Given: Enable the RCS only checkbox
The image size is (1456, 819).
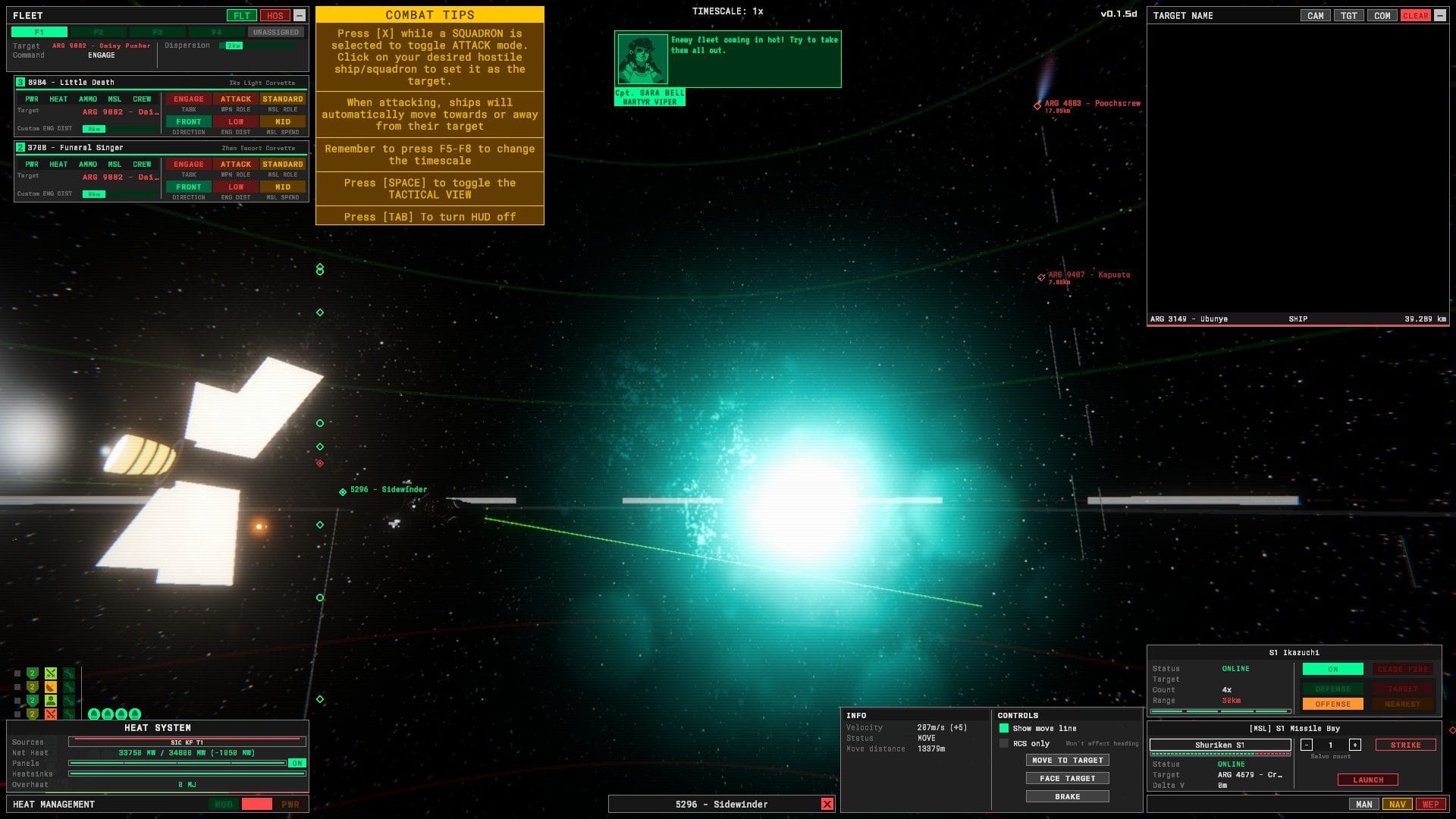Looking at the screenshot, I should pyautogui.click(x=1004, y=743).
